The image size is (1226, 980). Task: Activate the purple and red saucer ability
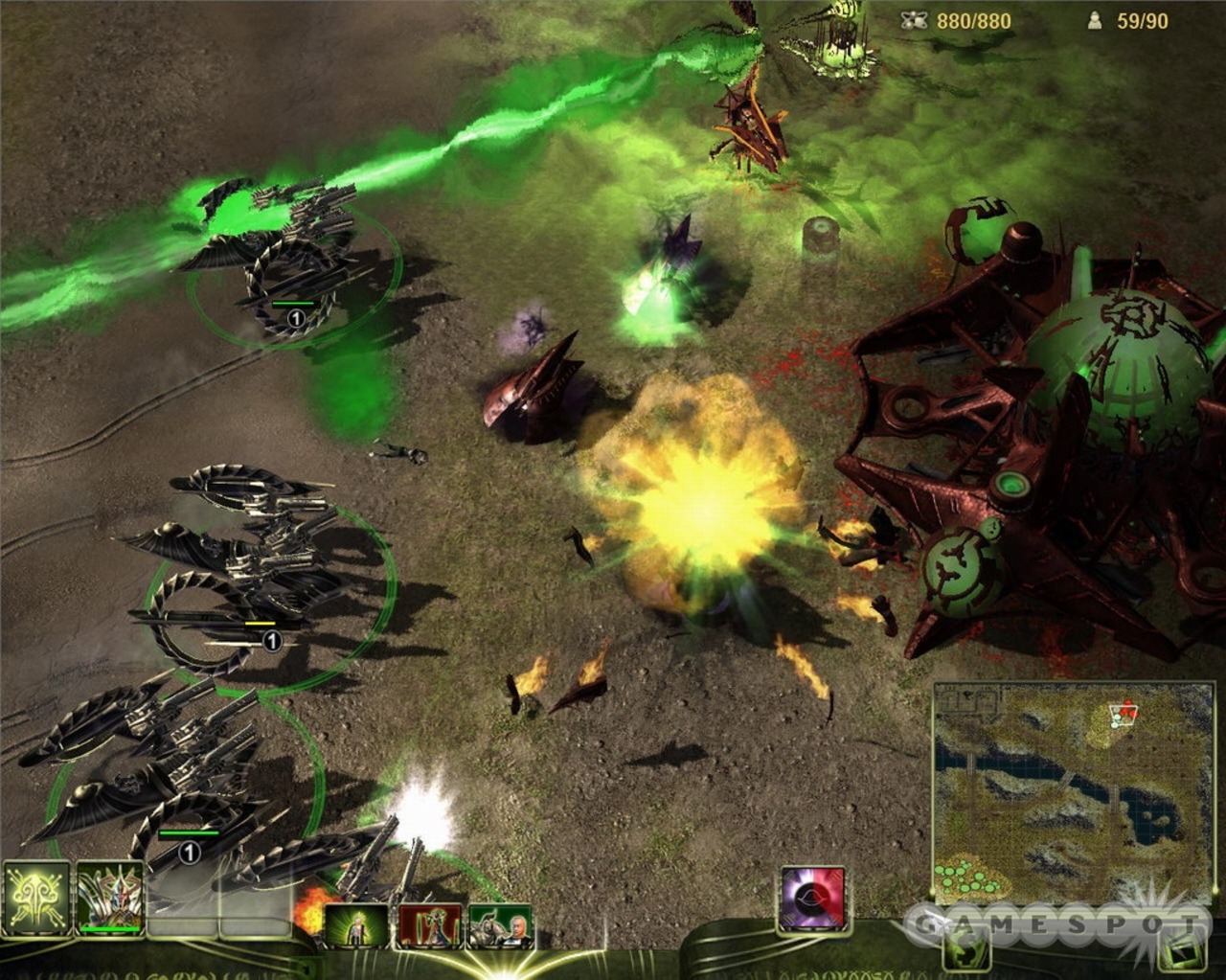pyautogui.click(x=813, y=900)
